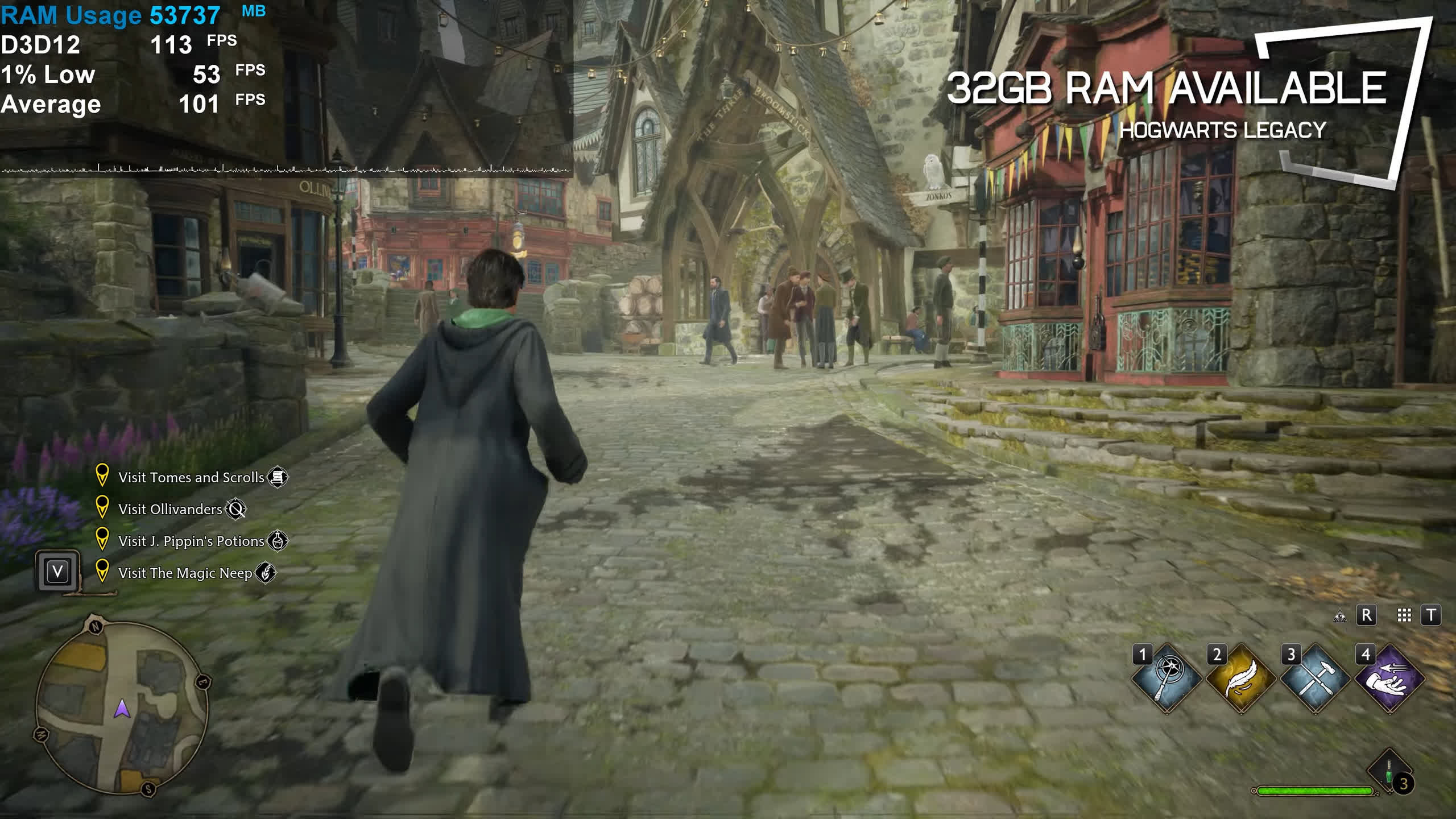Select the Visit J. Pippin's Potions objective
The height and width of the screenshot is (819, 1456).
(191, 541)
